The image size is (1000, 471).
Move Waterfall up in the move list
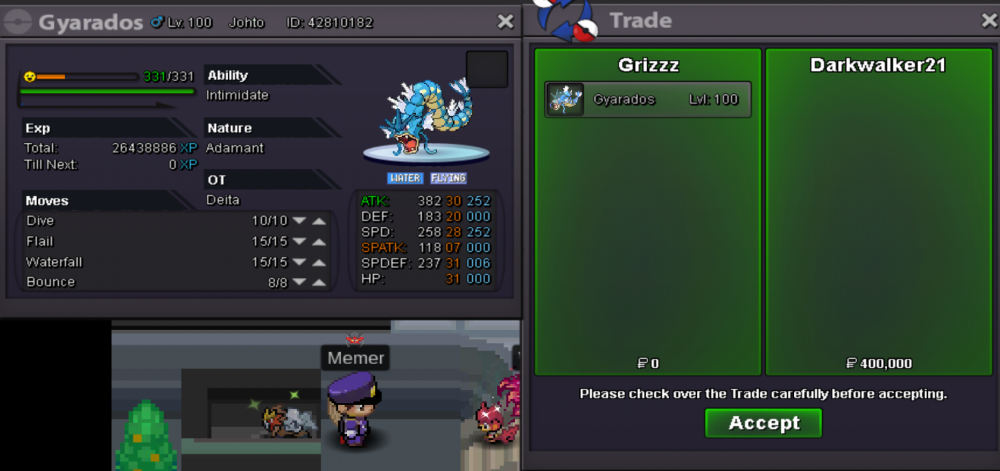319,262
